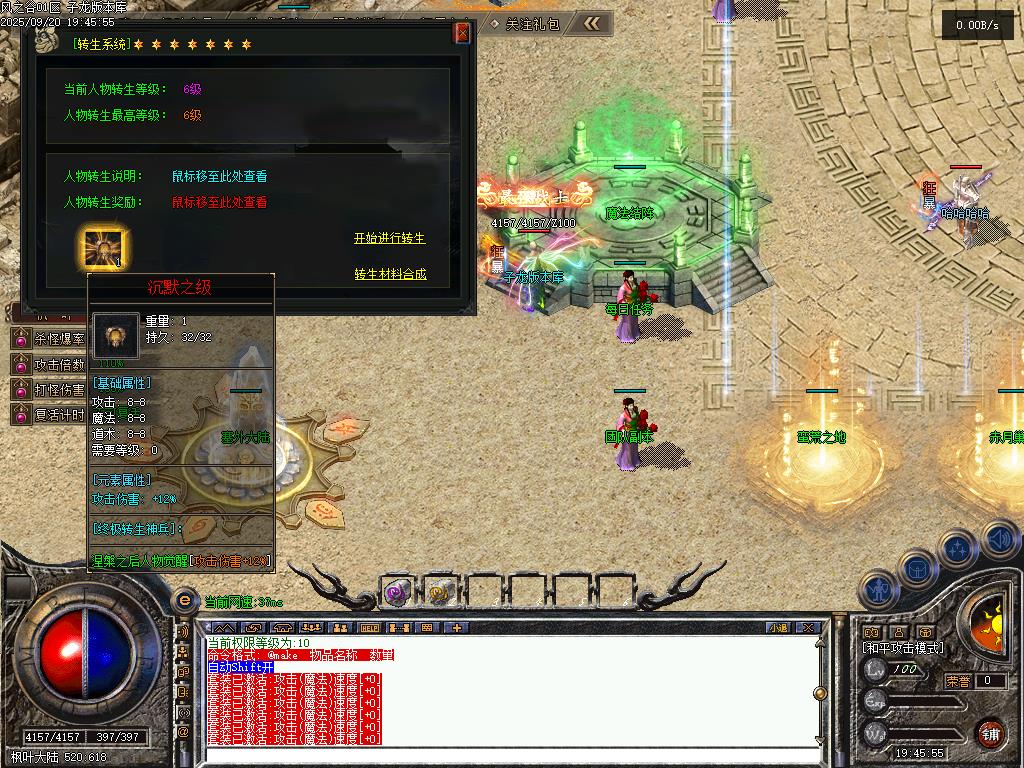Use the purple swirl item in the belt
This screenshot has width=1024, height=768.
397,593
